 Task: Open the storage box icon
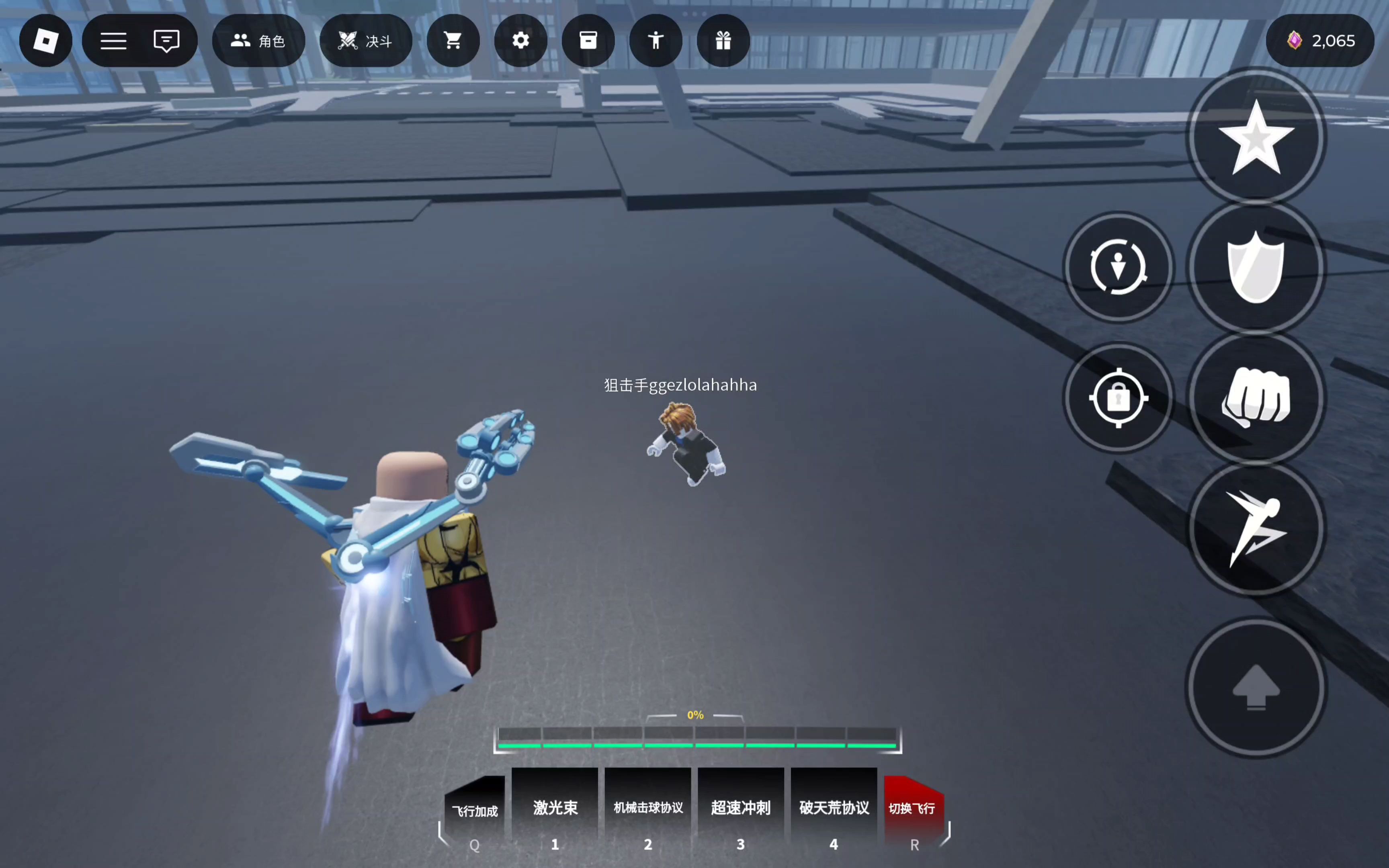point(588,41)
